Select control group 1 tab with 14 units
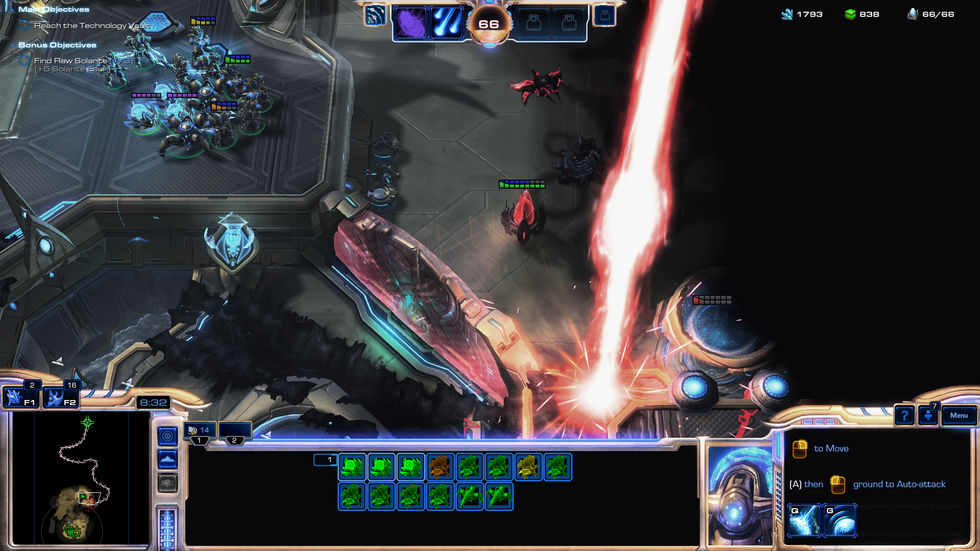 198,430
